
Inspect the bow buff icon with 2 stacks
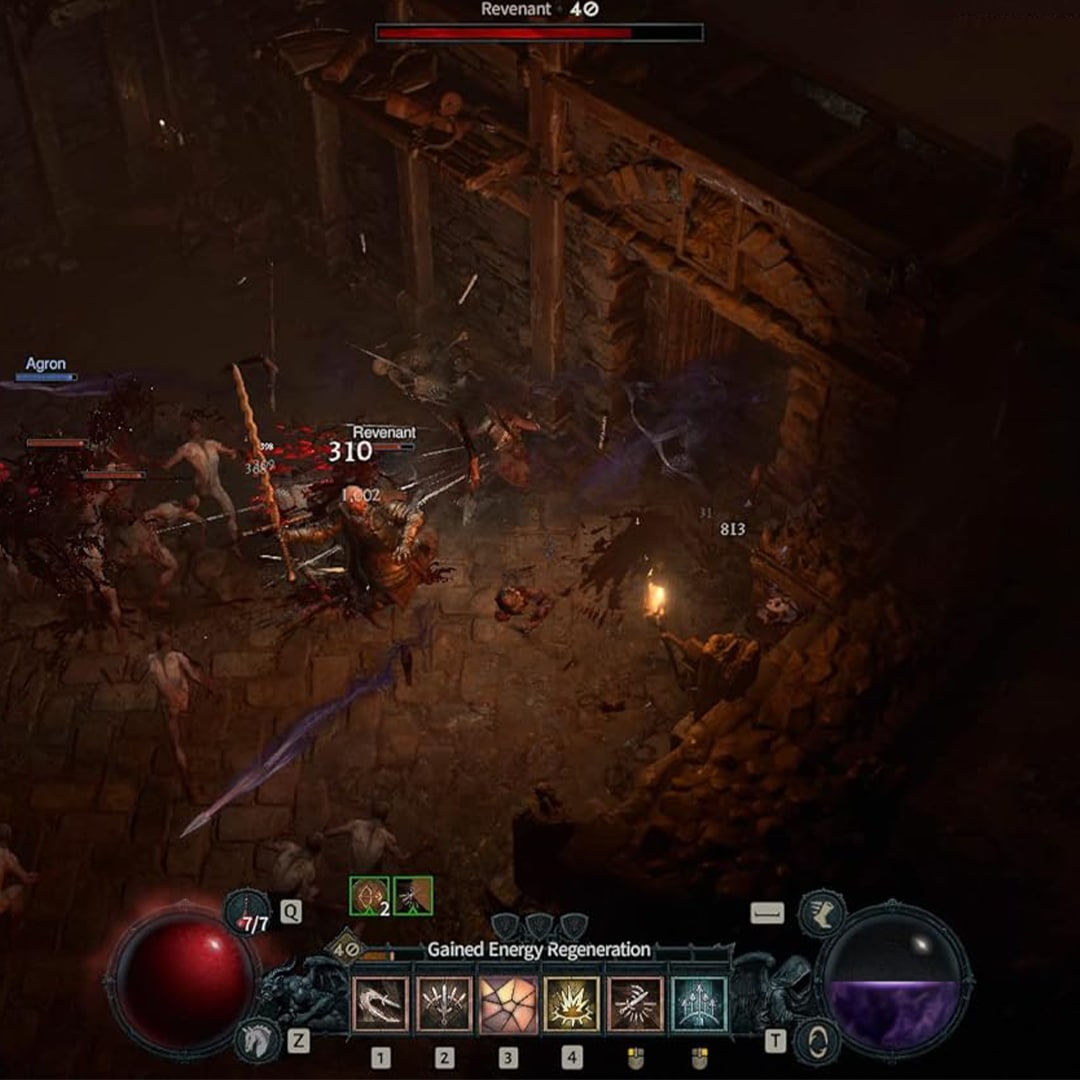click(368, 895)
